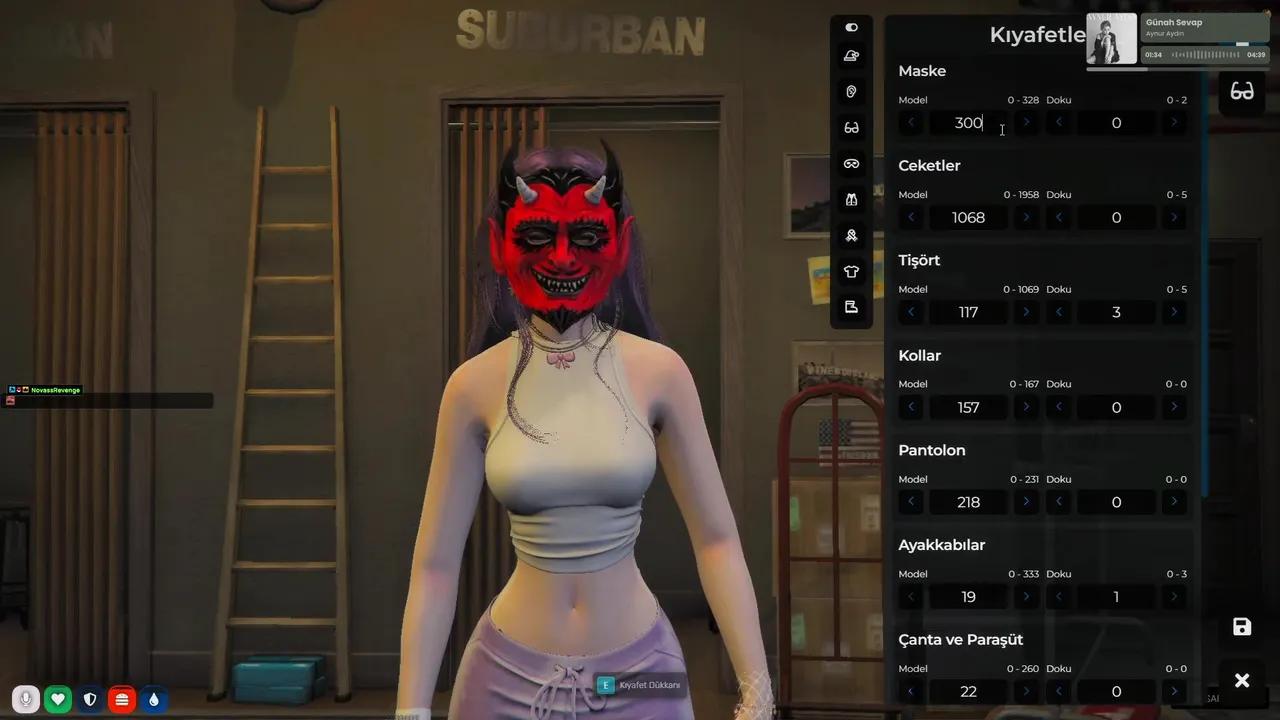1280x720 pixels.
Task: Click the mask goggles icon in sidebar
Action: (851, 163)
